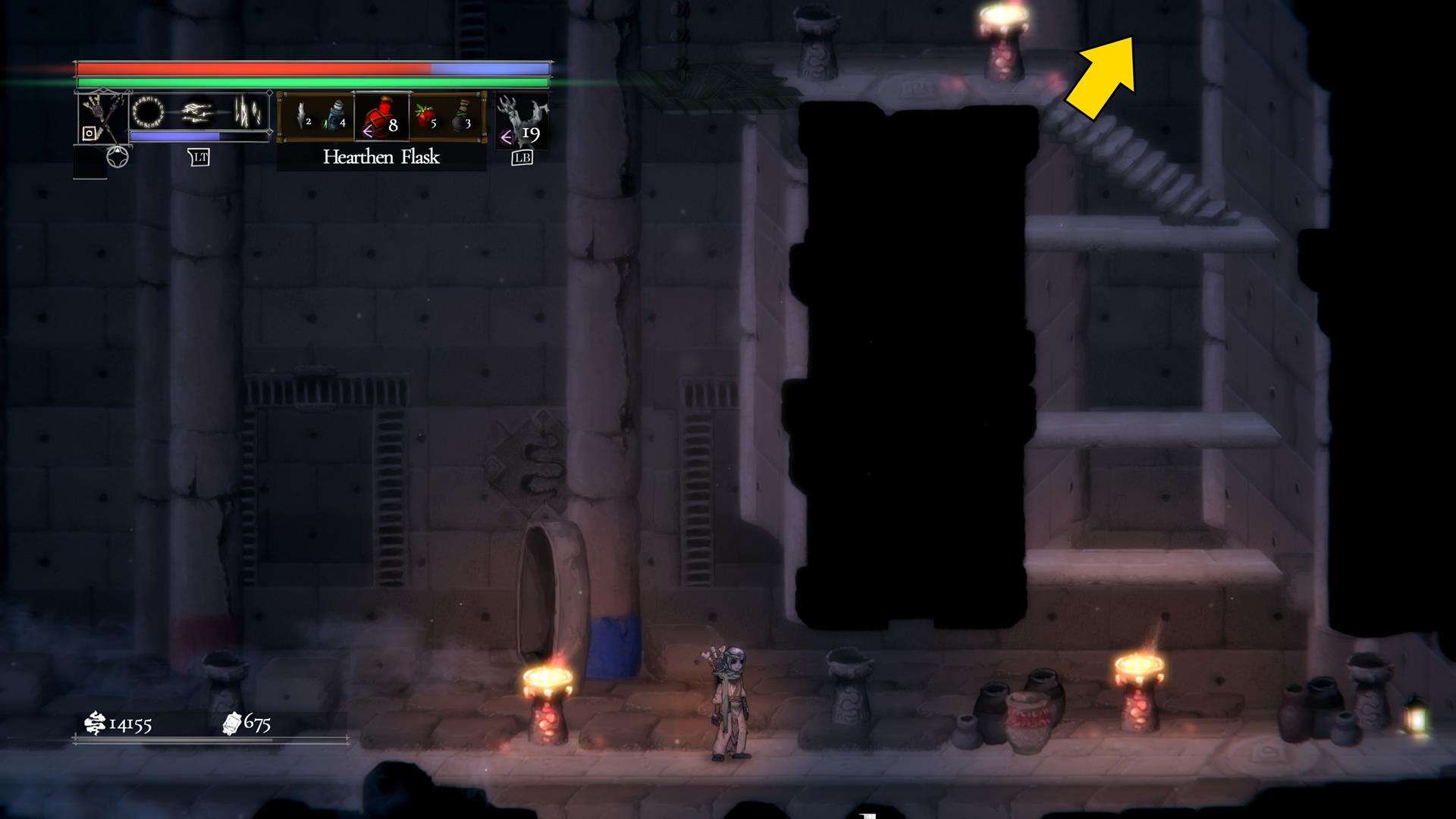Toggle the square button indicator near weapon slot
Screen dimensions: 1456x819
point(89,133)
